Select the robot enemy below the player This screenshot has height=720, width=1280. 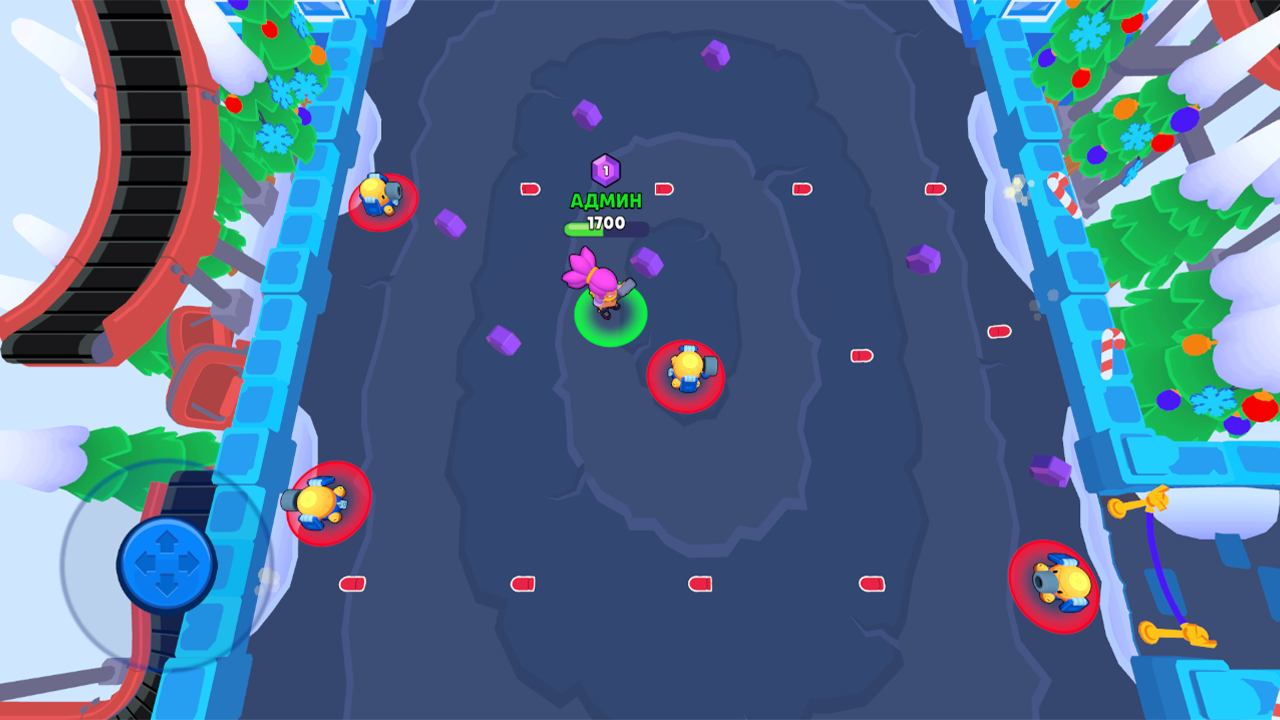coord(686,370)
